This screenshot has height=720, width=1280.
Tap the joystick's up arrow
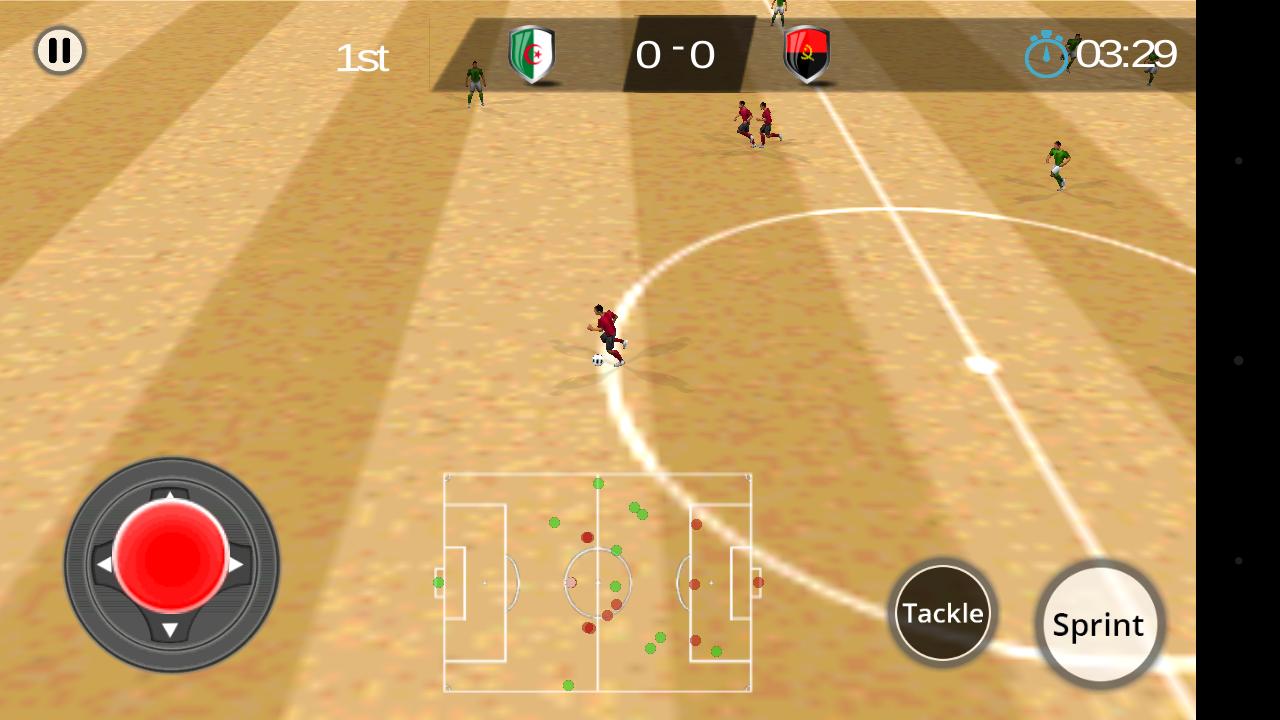(171, 495)
